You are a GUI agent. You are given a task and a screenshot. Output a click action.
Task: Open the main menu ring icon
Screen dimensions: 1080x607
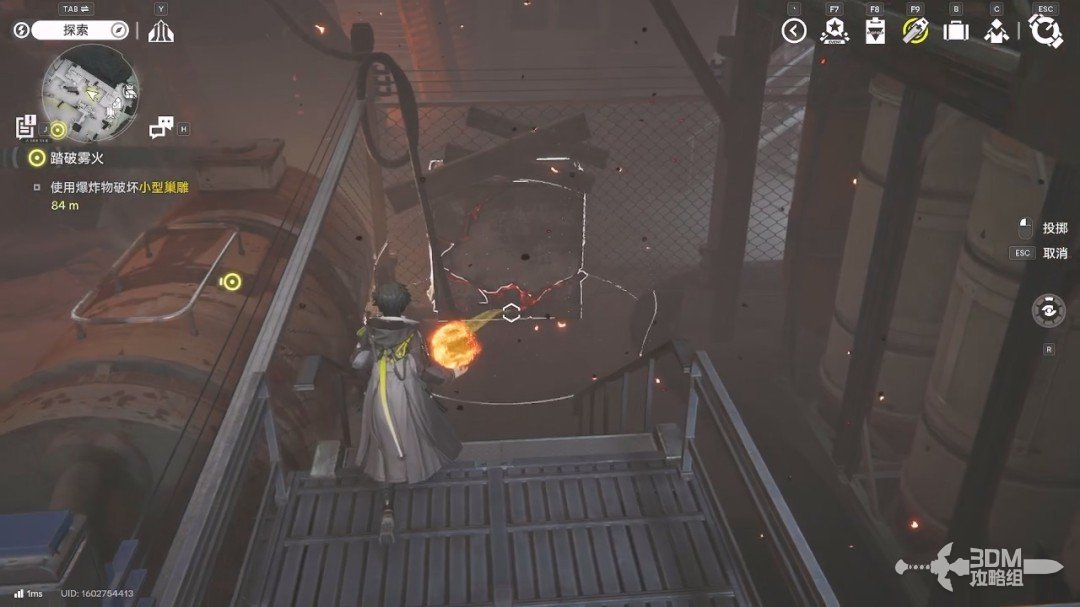(1046, 31)
